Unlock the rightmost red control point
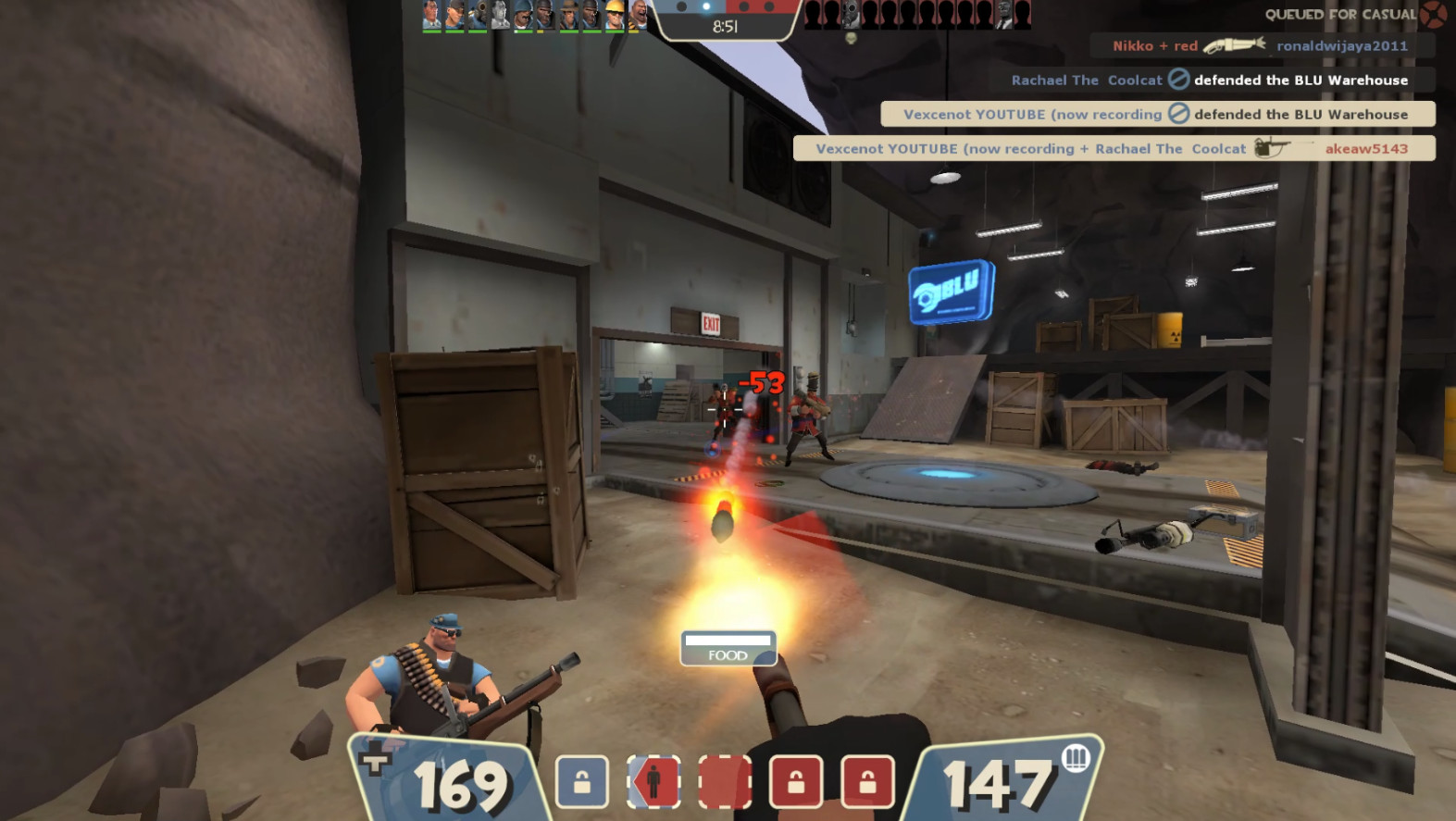The width and height of the screenshot is (1456, 821). tap(867, 782)
